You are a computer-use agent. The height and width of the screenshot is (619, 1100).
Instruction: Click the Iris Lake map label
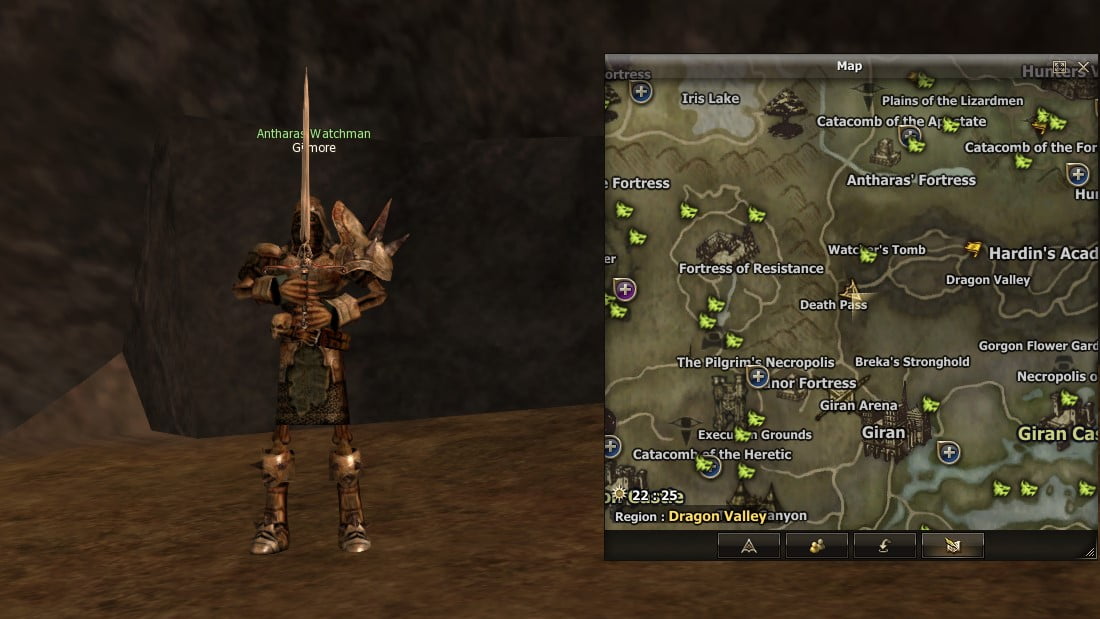coord(710,98)
